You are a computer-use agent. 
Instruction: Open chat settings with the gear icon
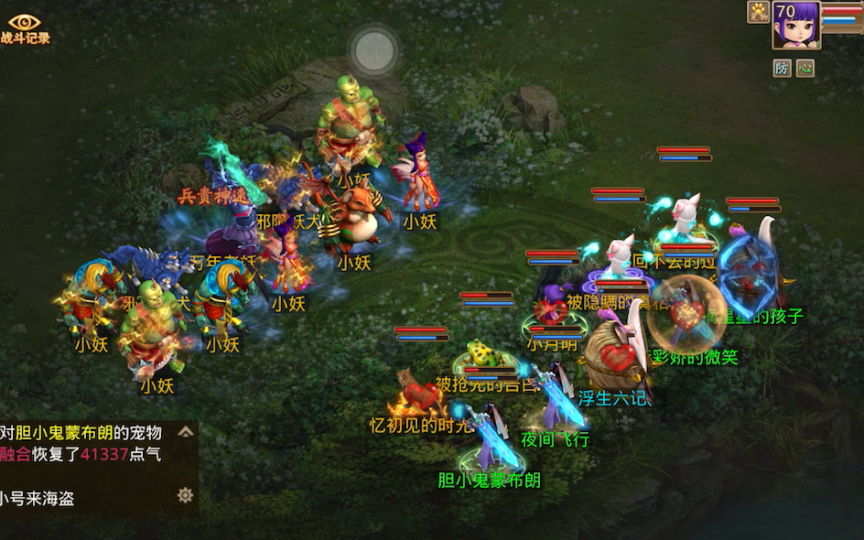185,496
